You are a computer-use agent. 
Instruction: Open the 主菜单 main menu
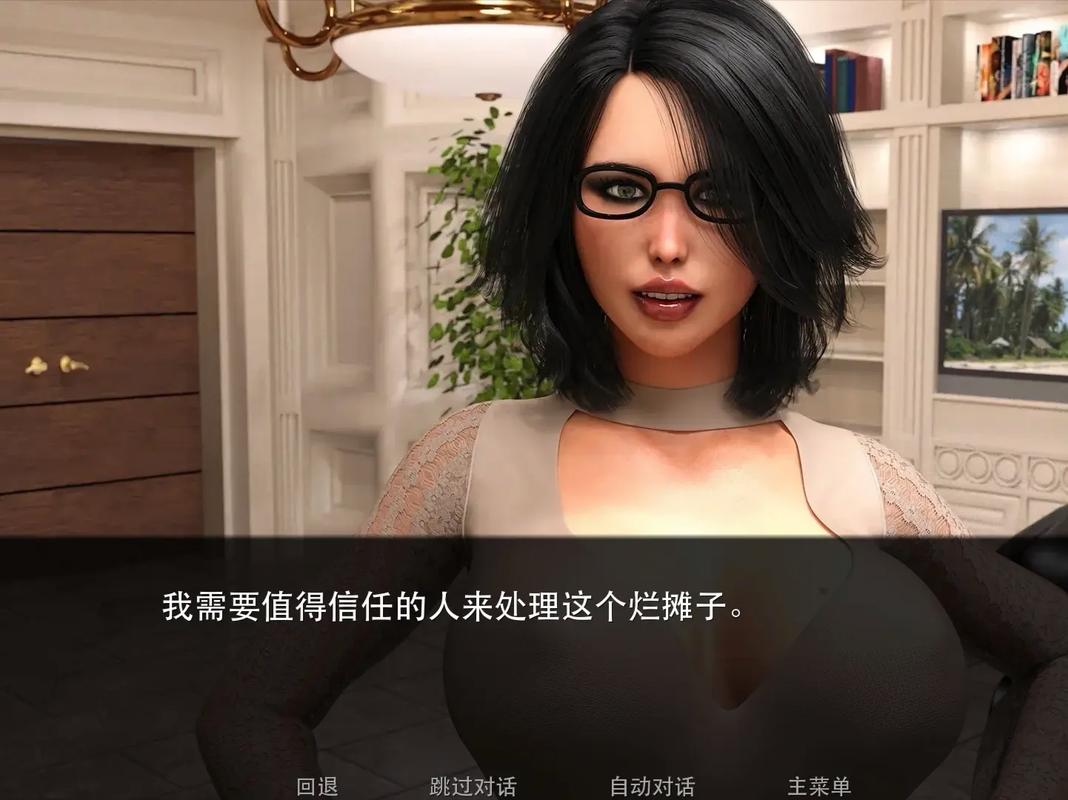point(819,786)
